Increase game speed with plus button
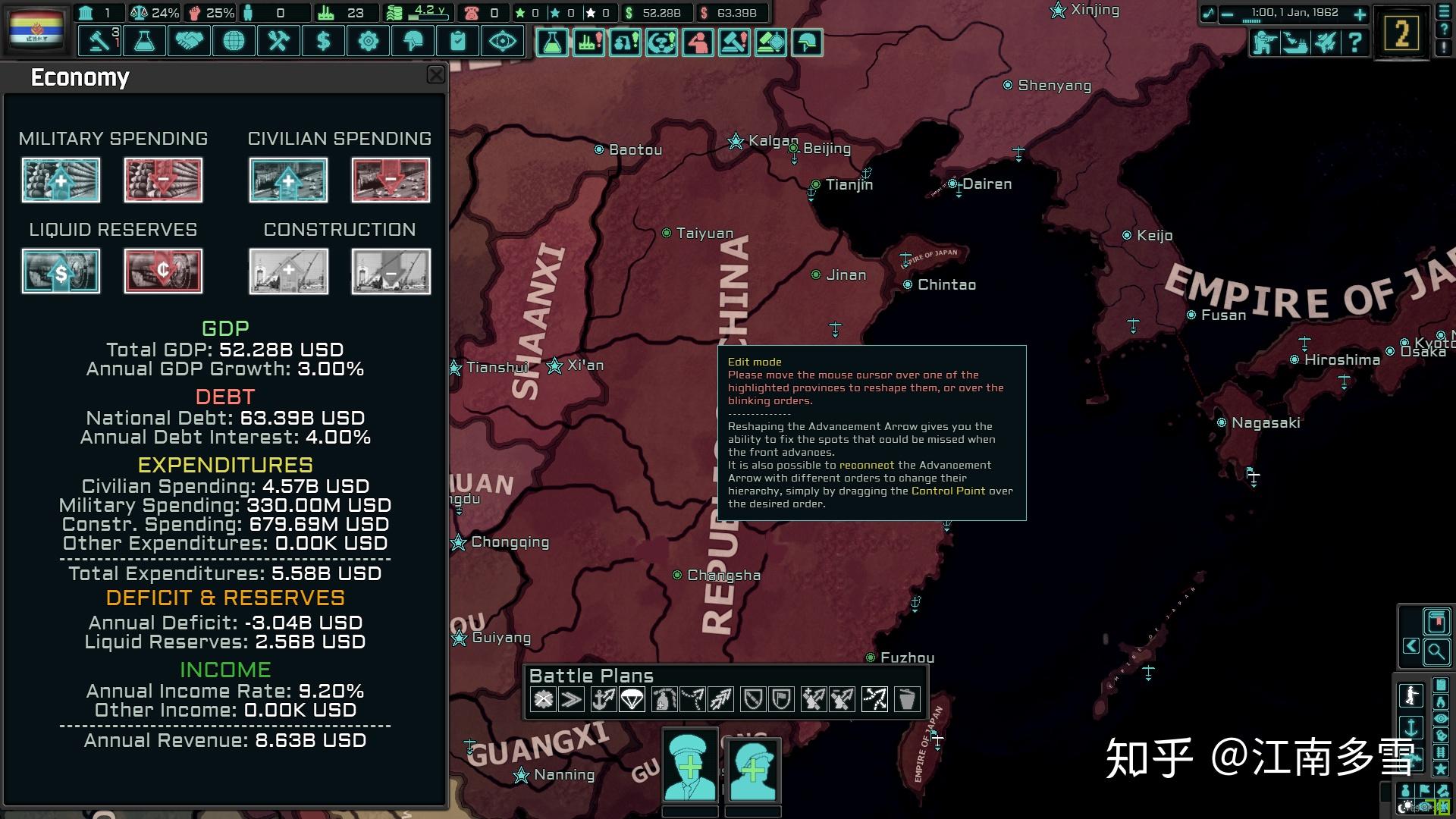This screenshot has height=819, width=1456. [1360, 14]
